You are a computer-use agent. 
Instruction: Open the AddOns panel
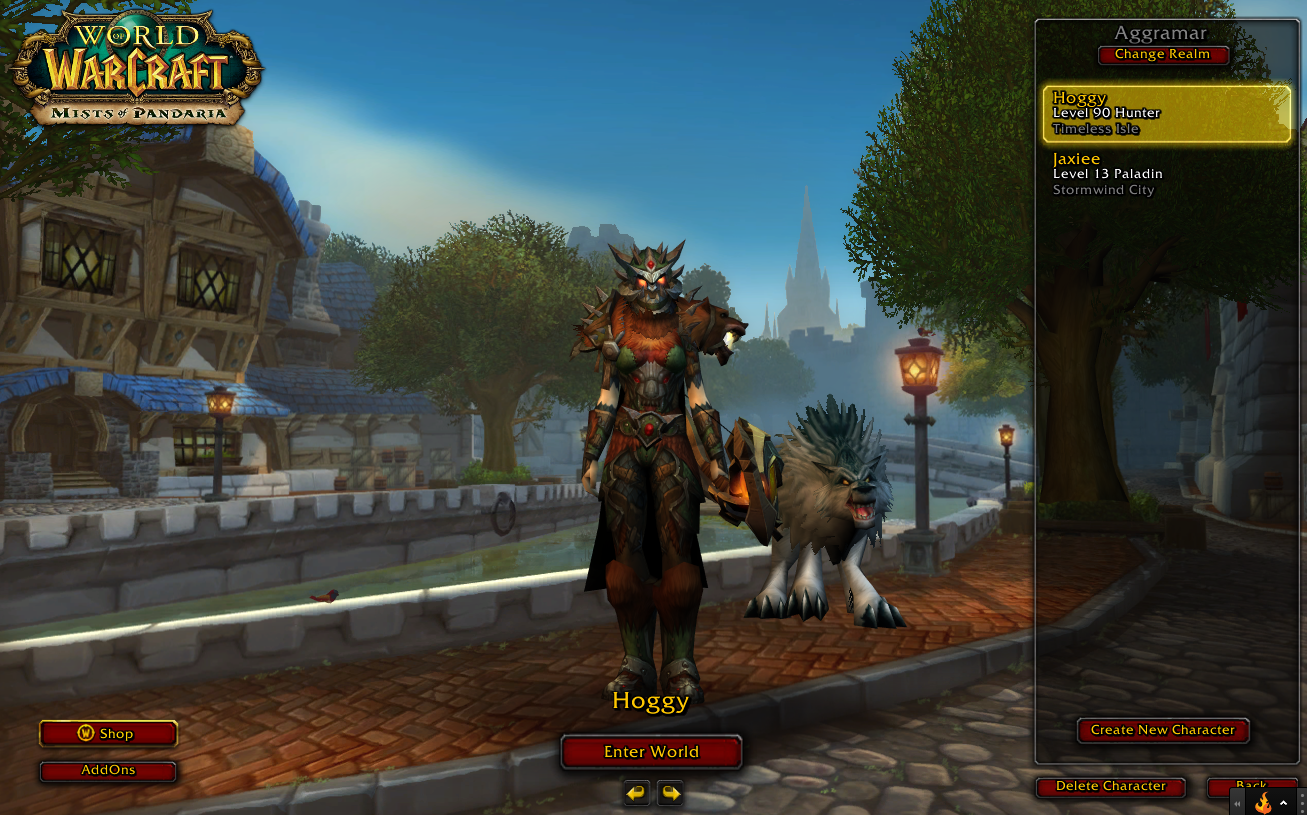(x=107, y=771)
